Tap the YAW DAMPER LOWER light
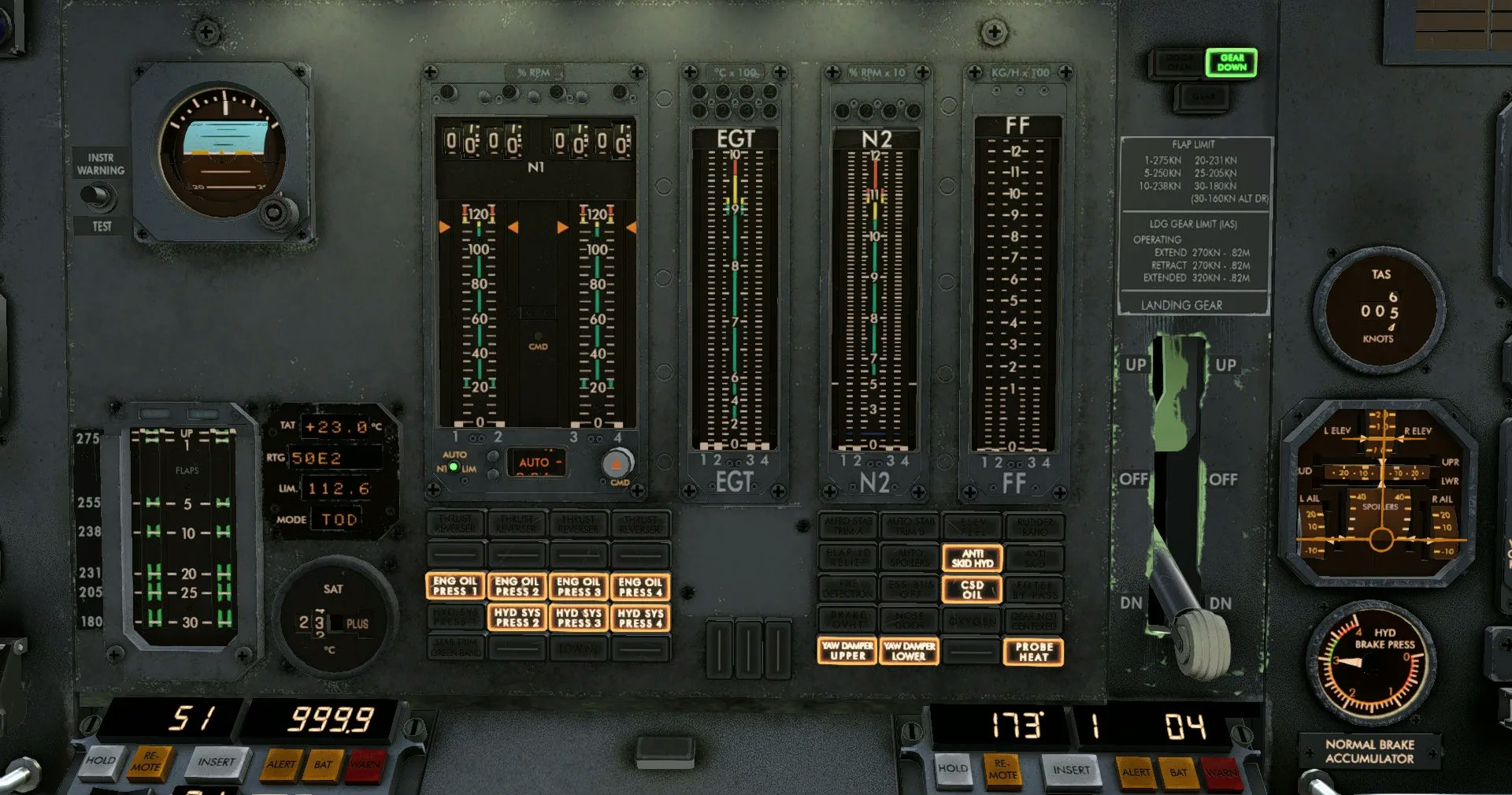 pyautogui.click(x=909, y=651)
